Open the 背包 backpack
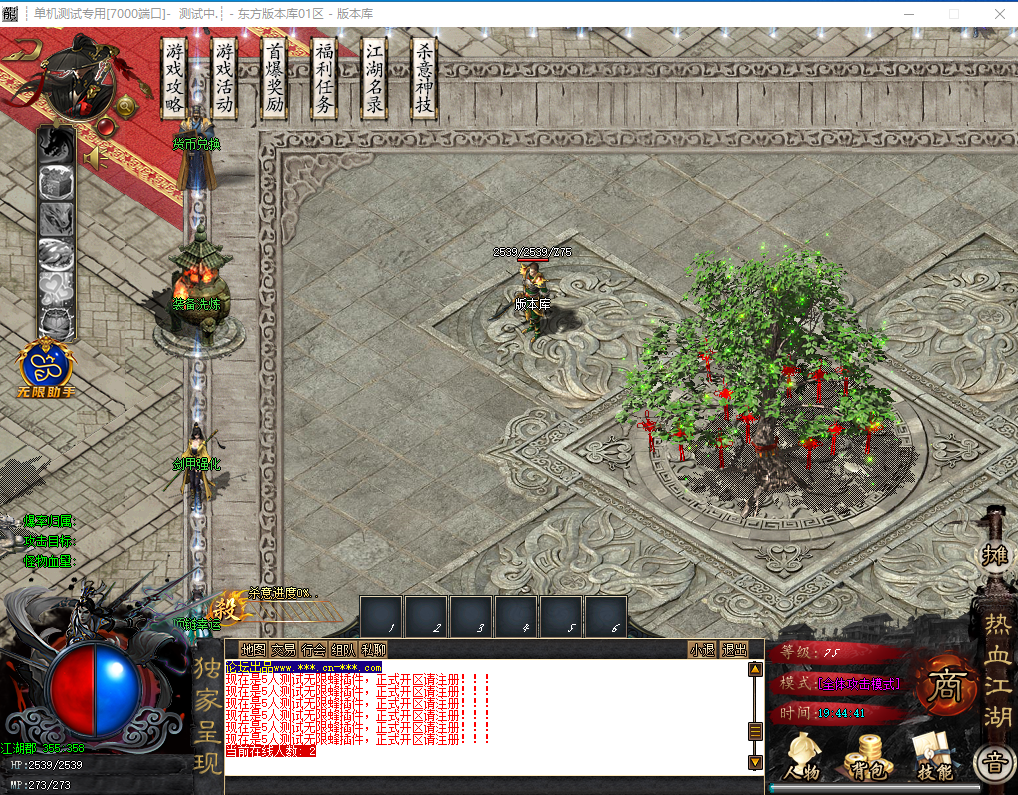 (865, 757)
